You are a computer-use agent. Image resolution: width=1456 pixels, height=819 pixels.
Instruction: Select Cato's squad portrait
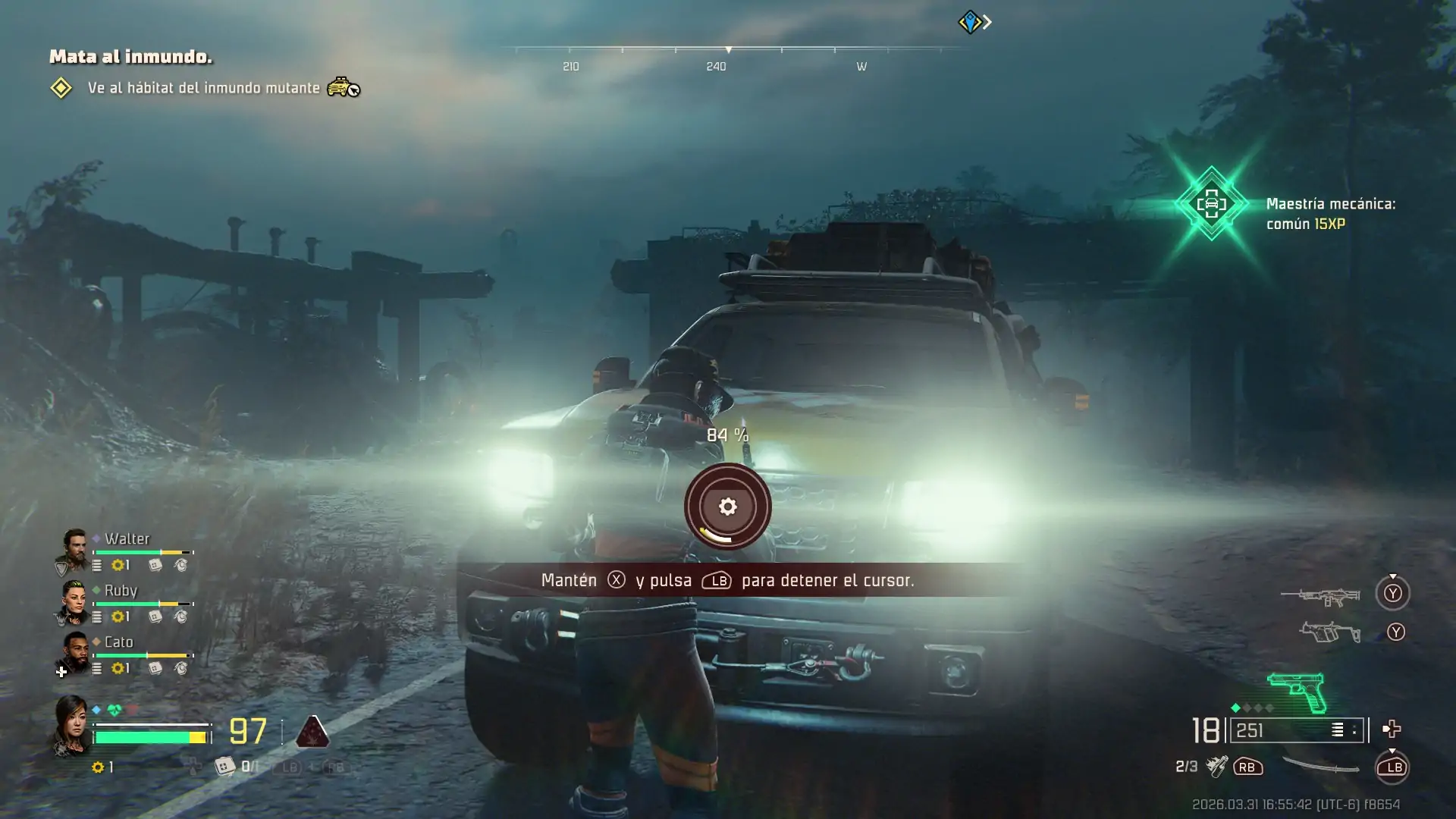(75, 652)
